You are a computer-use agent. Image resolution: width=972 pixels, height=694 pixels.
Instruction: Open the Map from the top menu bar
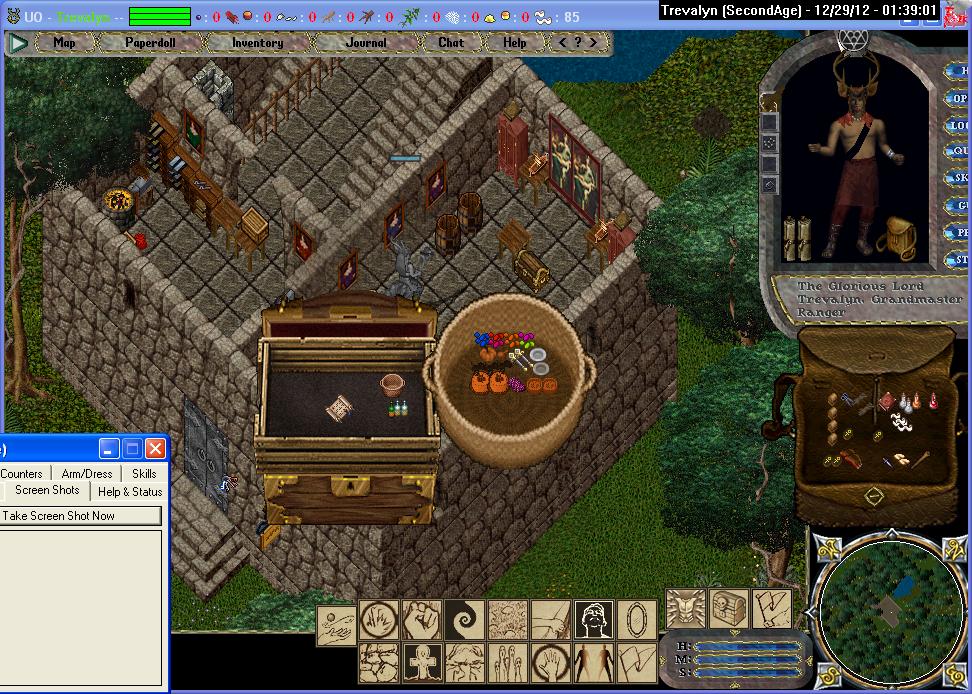click(65, 43)
